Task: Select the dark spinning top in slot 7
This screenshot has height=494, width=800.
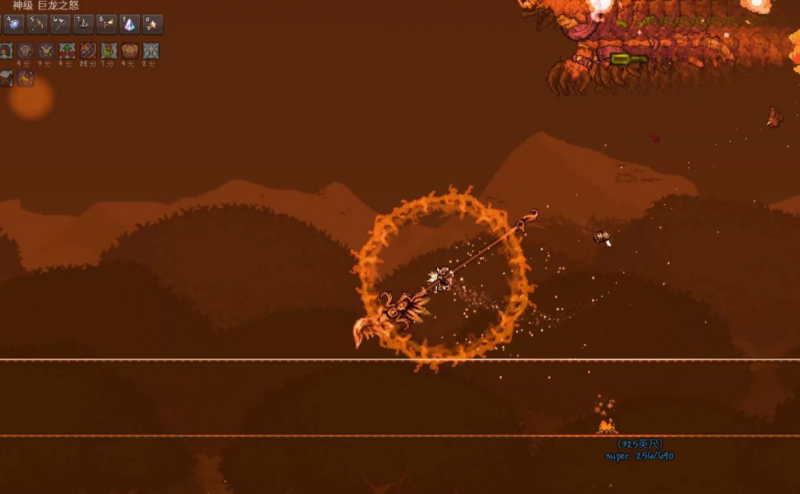Action: (84, 24)
